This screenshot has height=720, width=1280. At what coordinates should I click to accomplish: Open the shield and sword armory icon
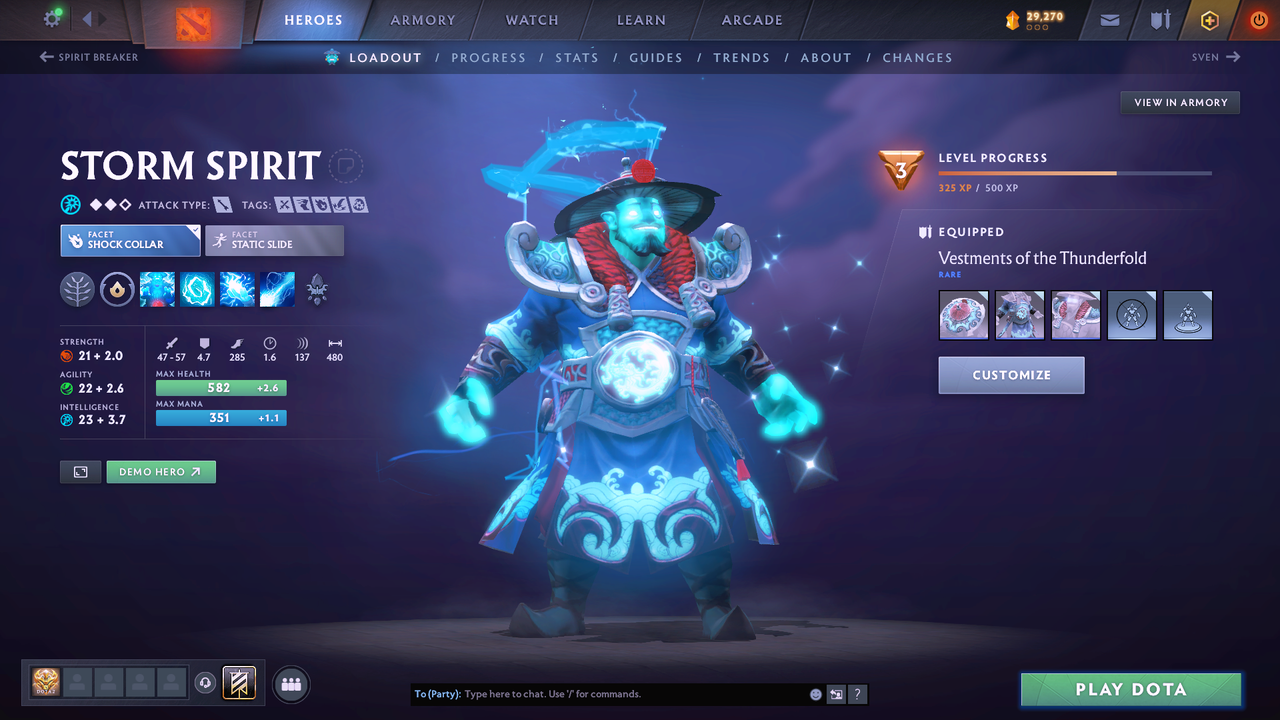[x=1159, y=20]
